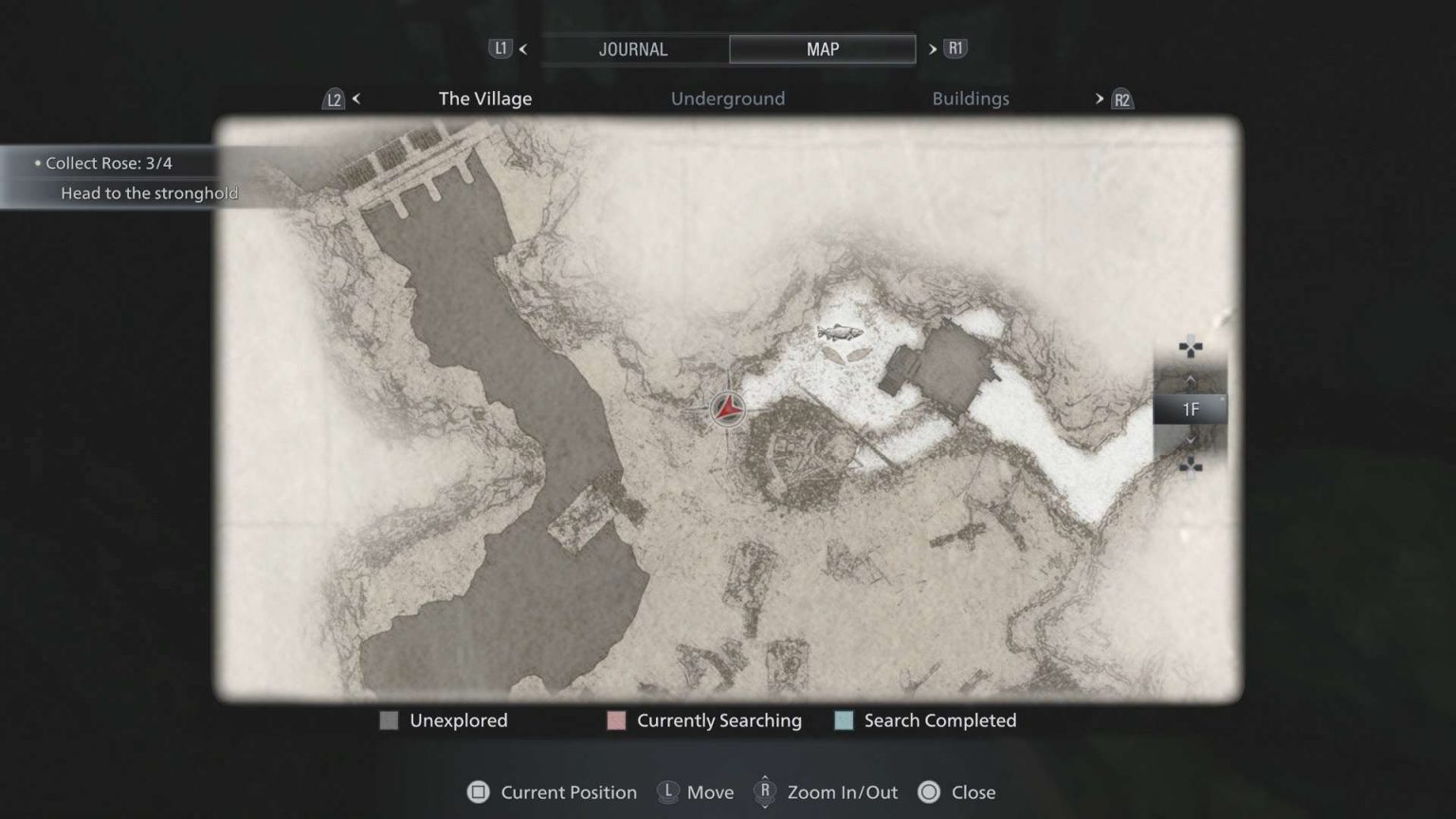The image size is (1456, 819).
Task: Click the R stick Zoom In/Out icon
Action: pyautogui.click(x=764, y=792)
